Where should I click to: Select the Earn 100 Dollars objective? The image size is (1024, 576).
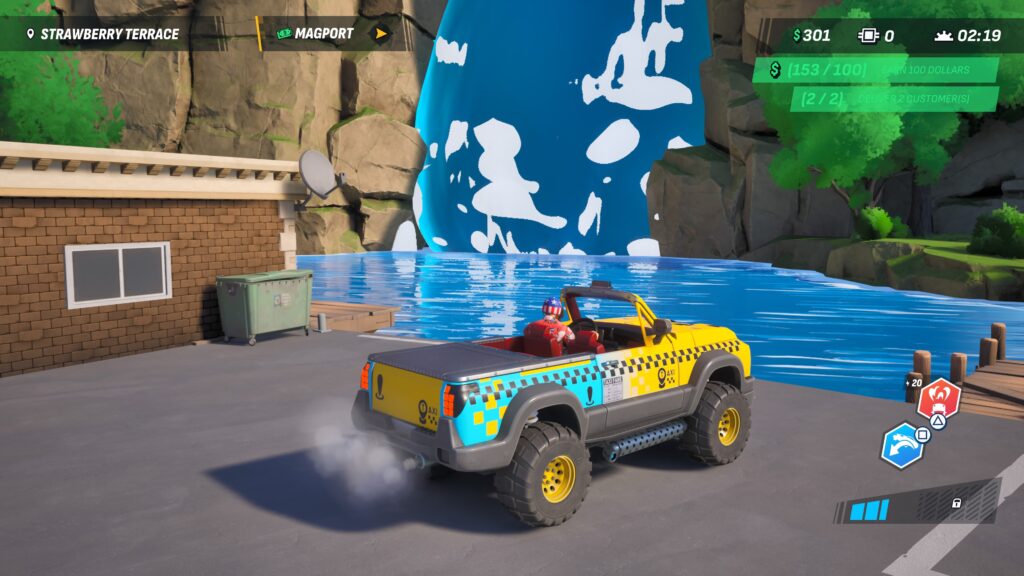coord(877,70)
